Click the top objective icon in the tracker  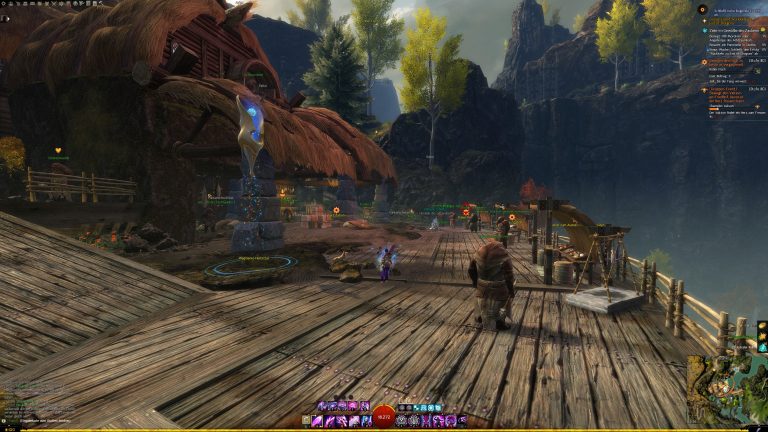703,9
